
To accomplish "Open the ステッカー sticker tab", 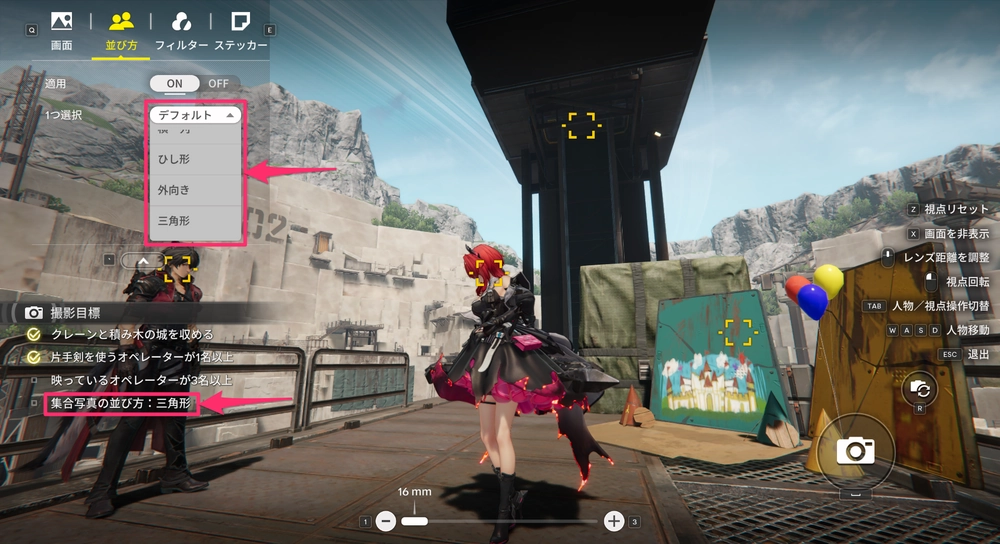I will (240, 30).
